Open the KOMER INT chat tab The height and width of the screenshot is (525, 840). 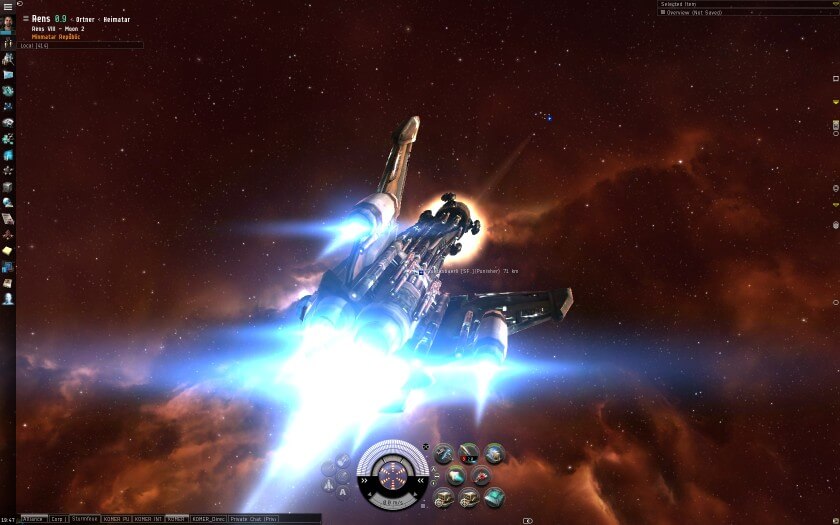[x=148, y=519]
